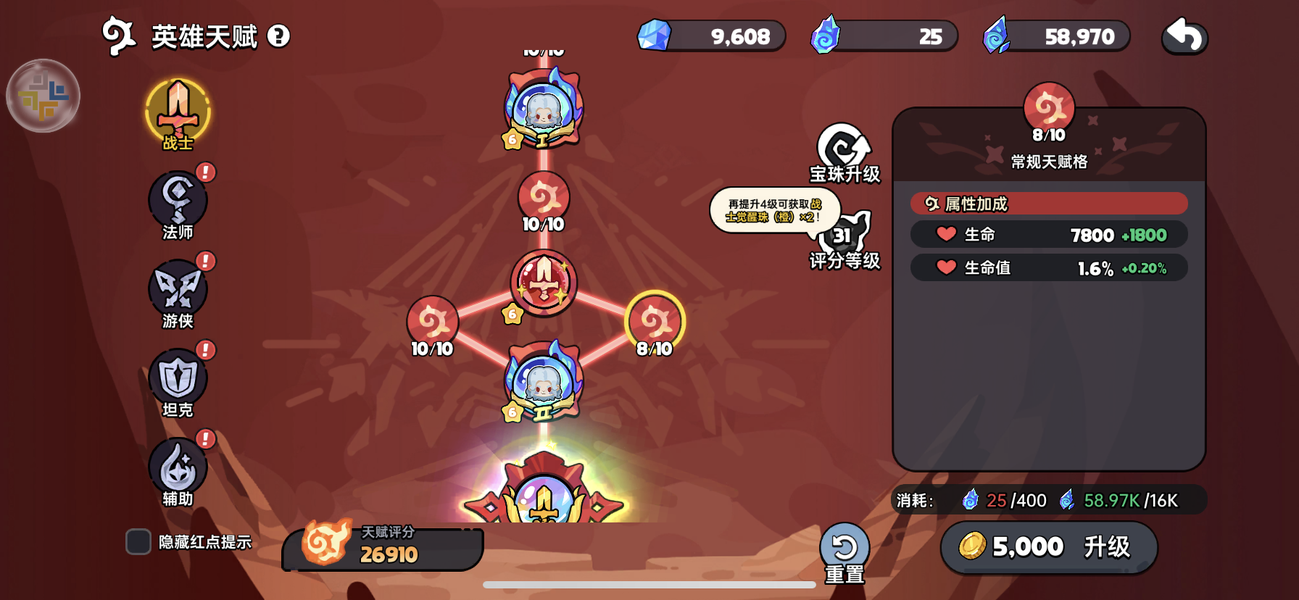Go back using the return arrow
Image resolution: width=1299 pixels, height=600 pixels.
1184,37
